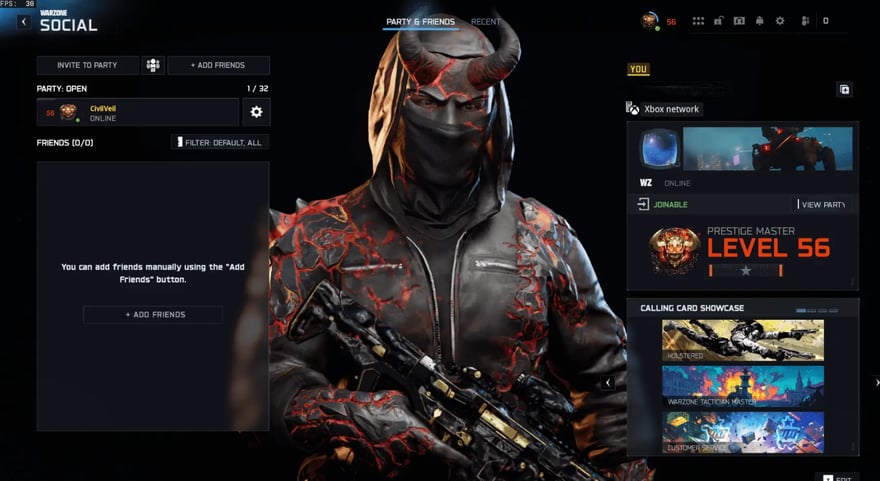
Task: Click the Invite to Party button
Action: click(x=87, y=65)
